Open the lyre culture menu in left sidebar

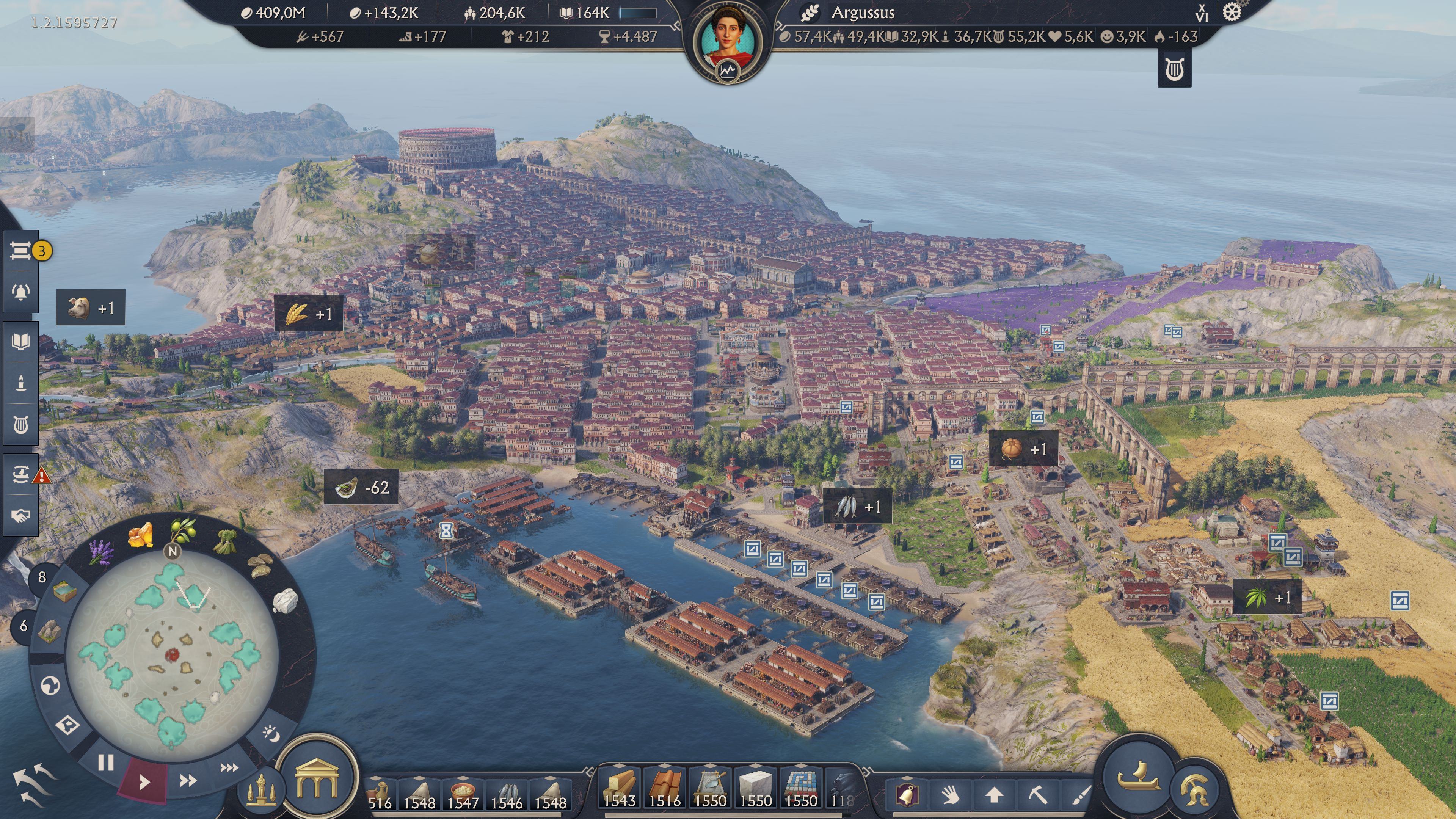click(21, 425)
